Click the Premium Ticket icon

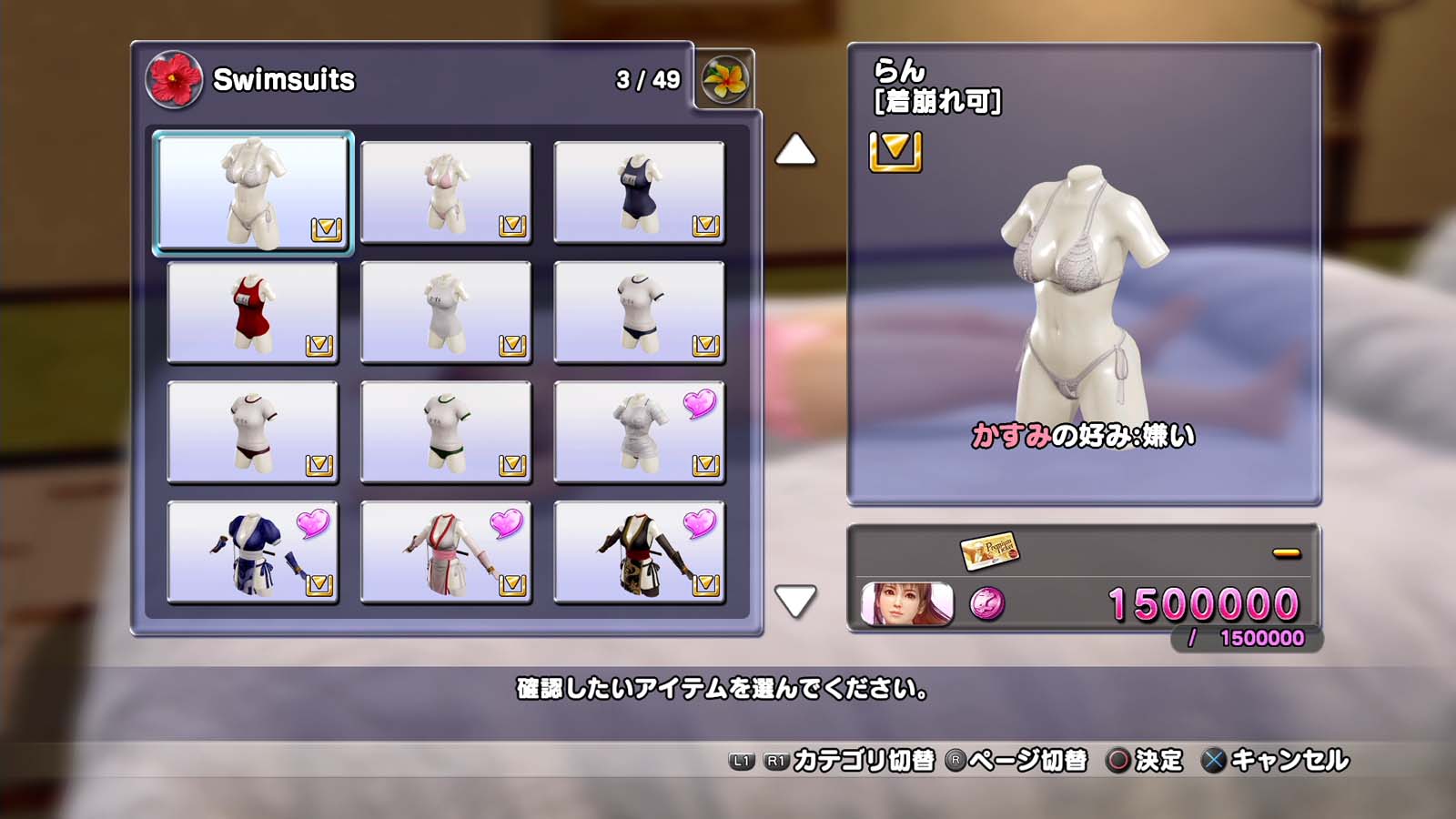coord(988,550)
